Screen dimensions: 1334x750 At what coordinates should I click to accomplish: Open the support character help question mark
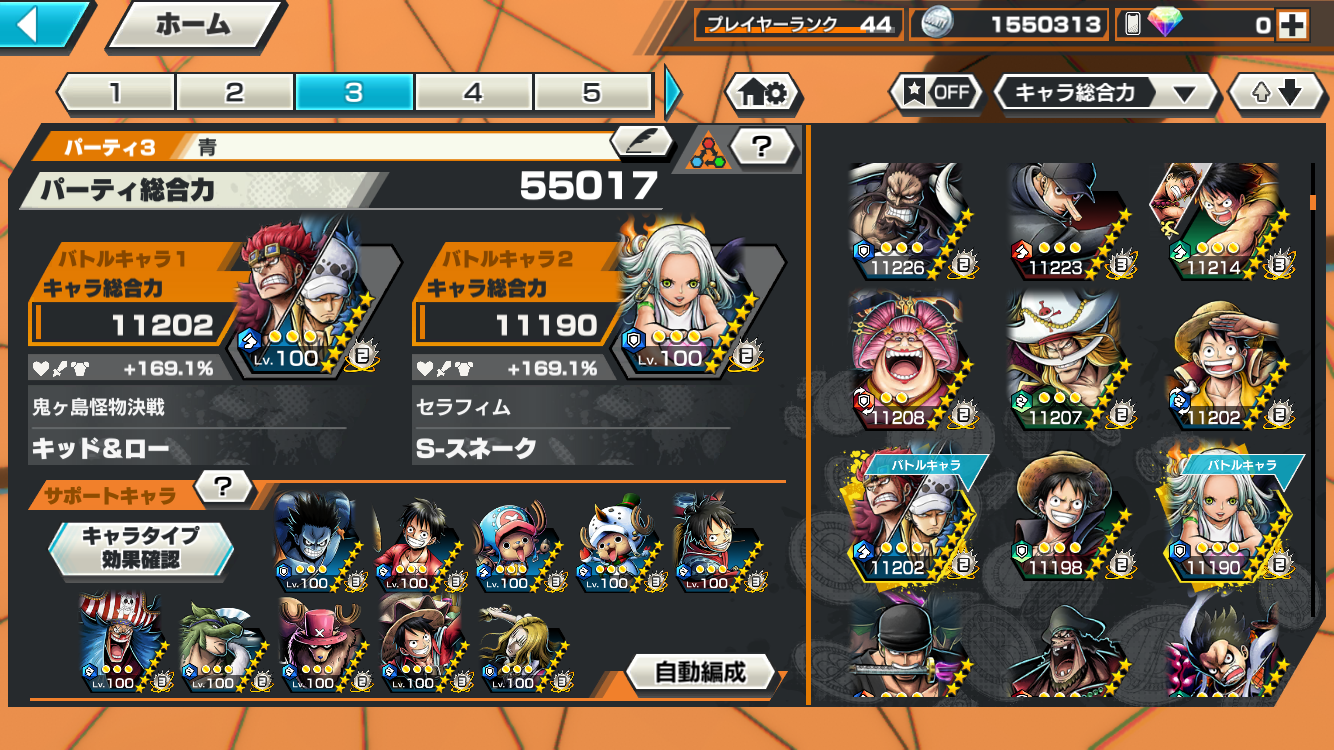(x=223, y=487)
